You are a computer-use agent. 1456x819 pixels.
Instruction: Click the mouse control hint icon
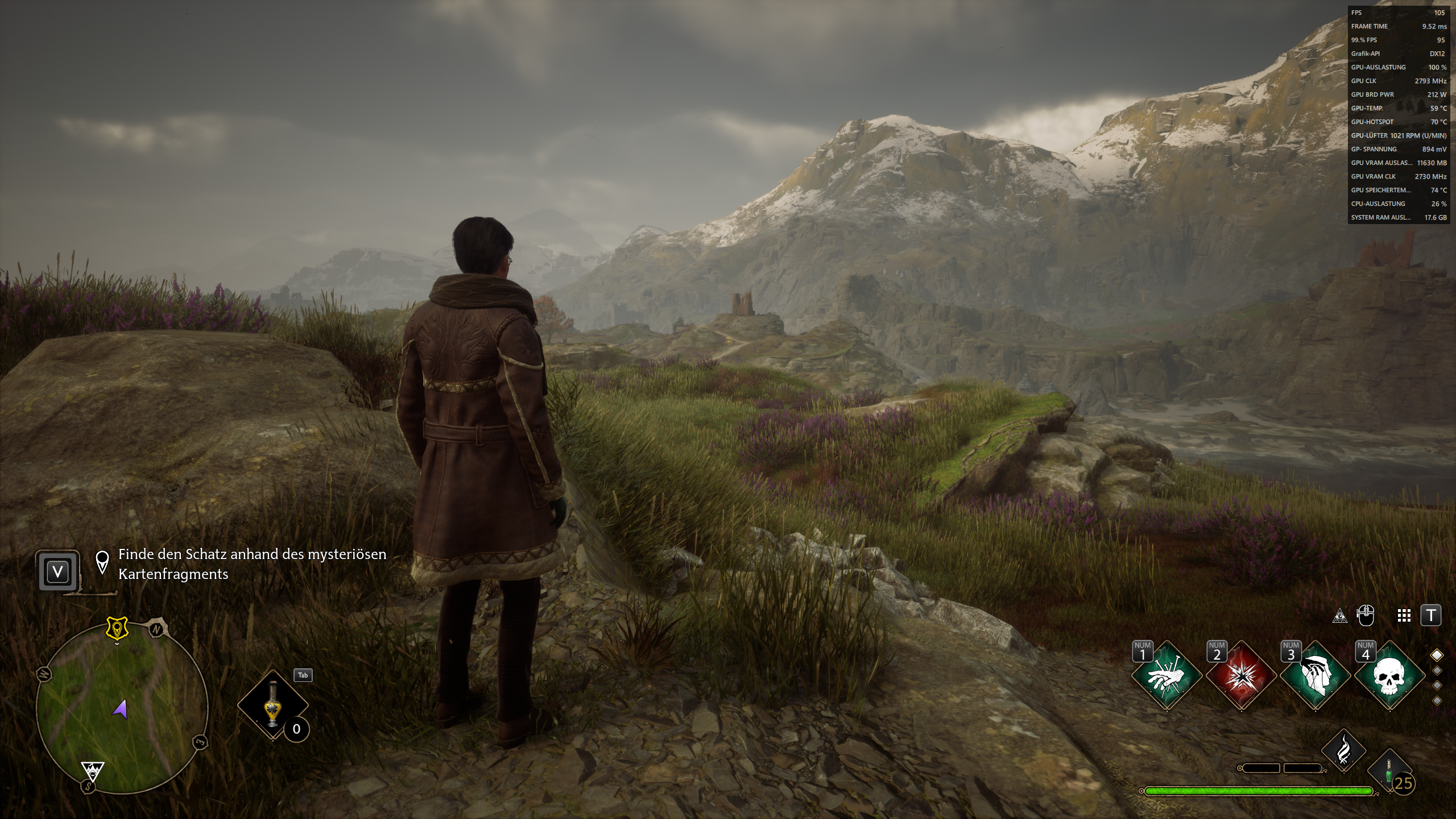click(1367, 615)
